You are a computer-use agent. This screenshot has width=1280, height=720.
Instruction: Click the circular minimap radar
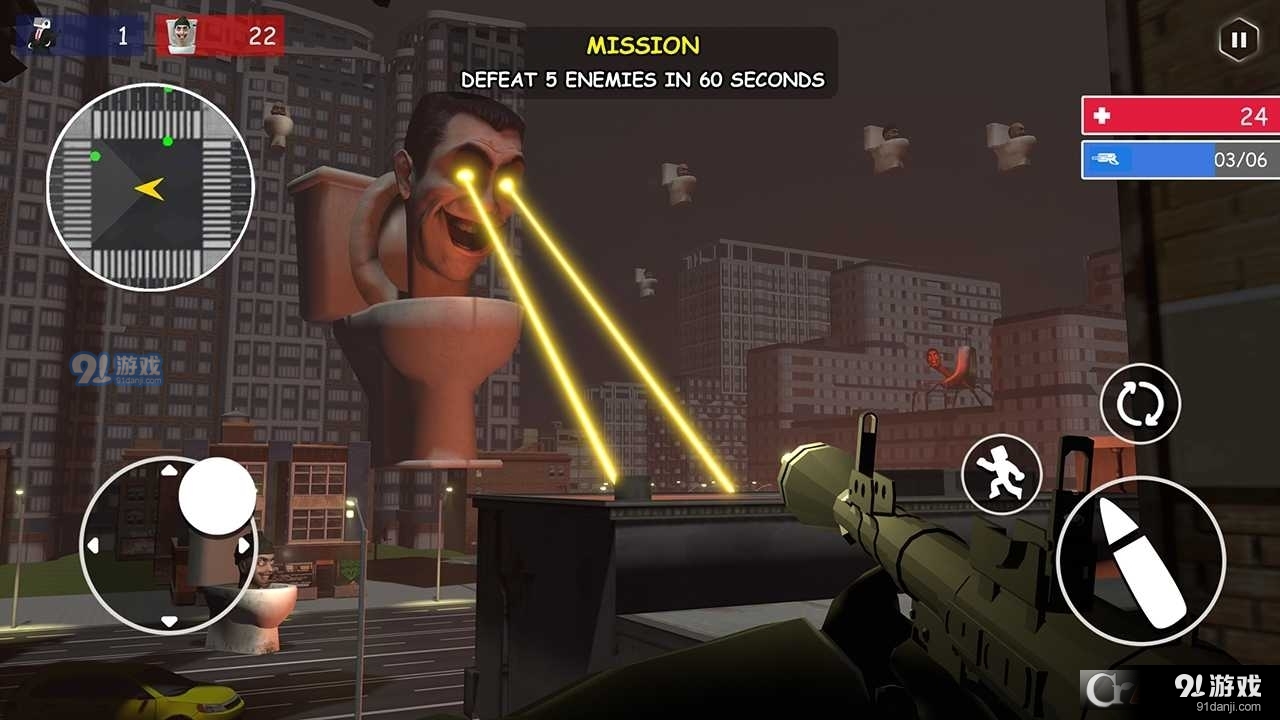click(x=150, y=187)
